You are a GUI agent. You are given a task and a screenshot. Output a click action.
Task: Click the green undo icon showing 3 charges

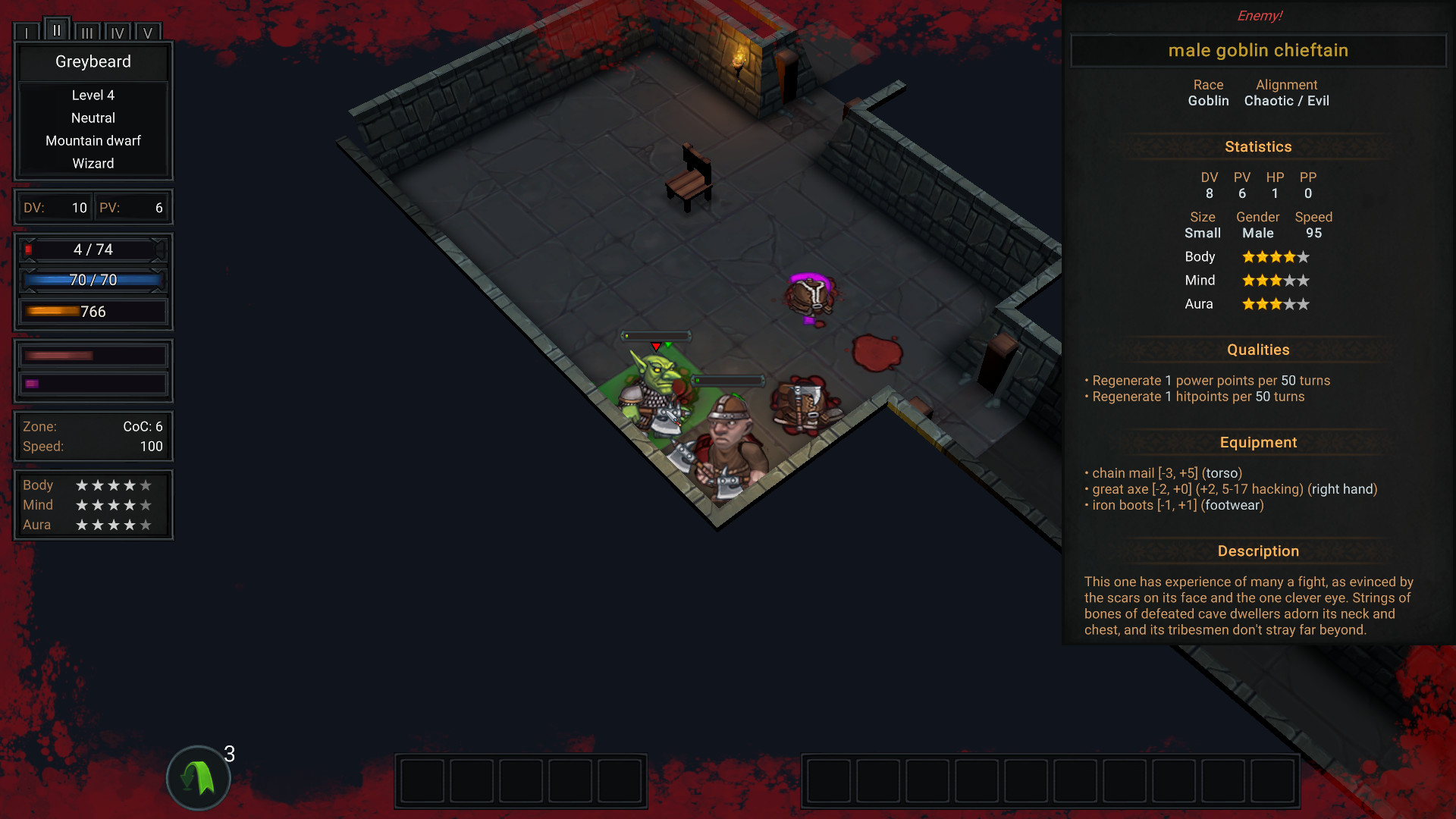pos(198,777)
